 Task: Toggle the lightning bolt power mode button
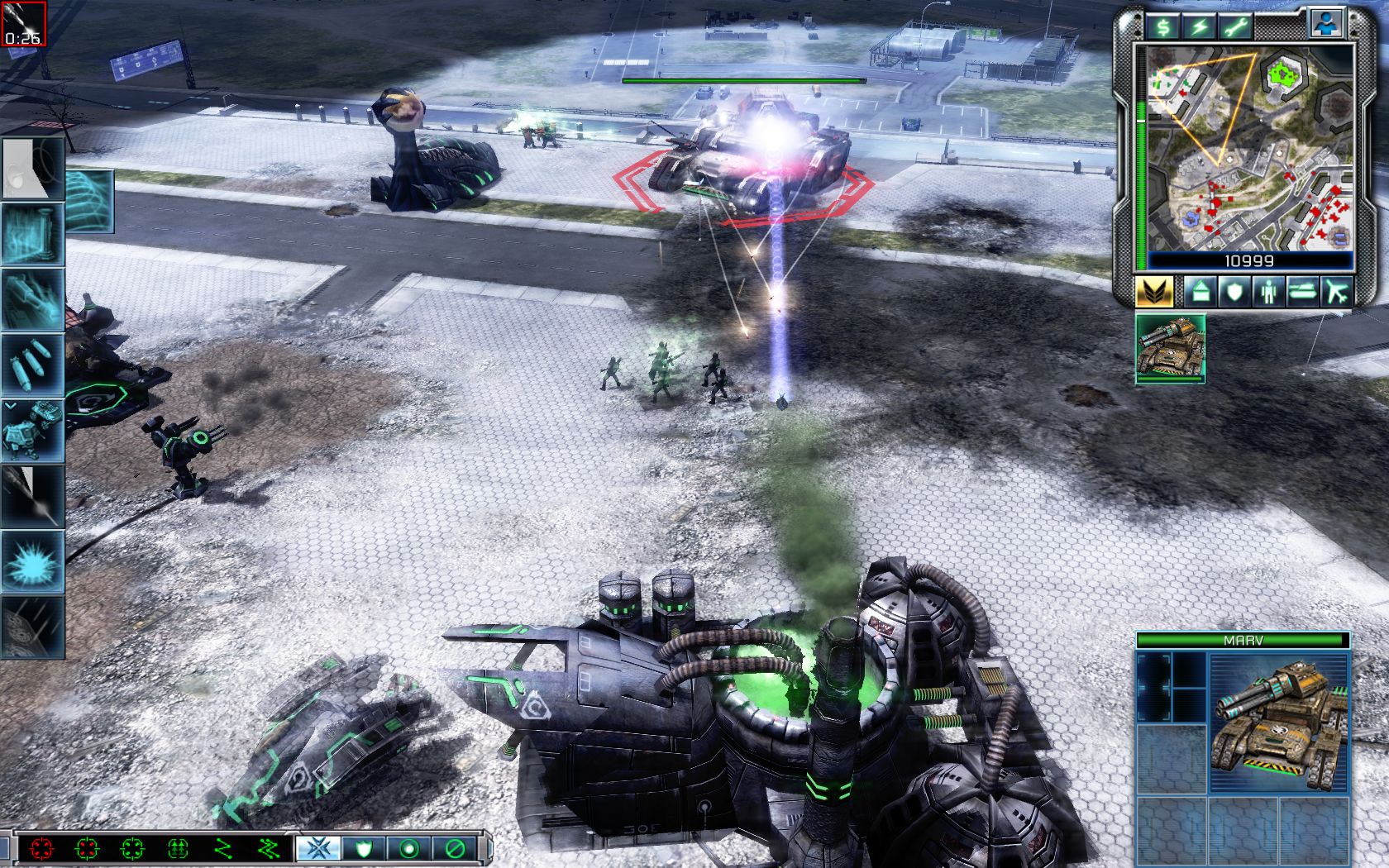coord(1200,26)
